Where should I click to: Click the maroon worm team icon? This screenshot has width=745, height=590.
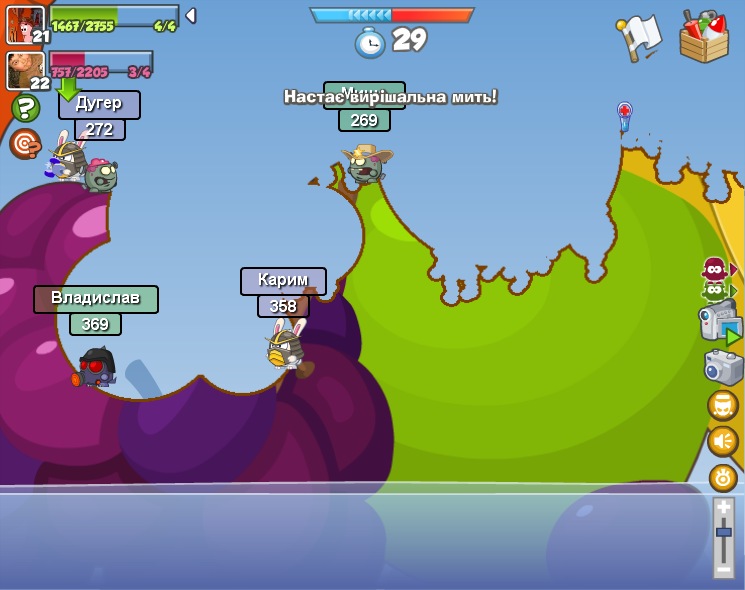(714, 269)
